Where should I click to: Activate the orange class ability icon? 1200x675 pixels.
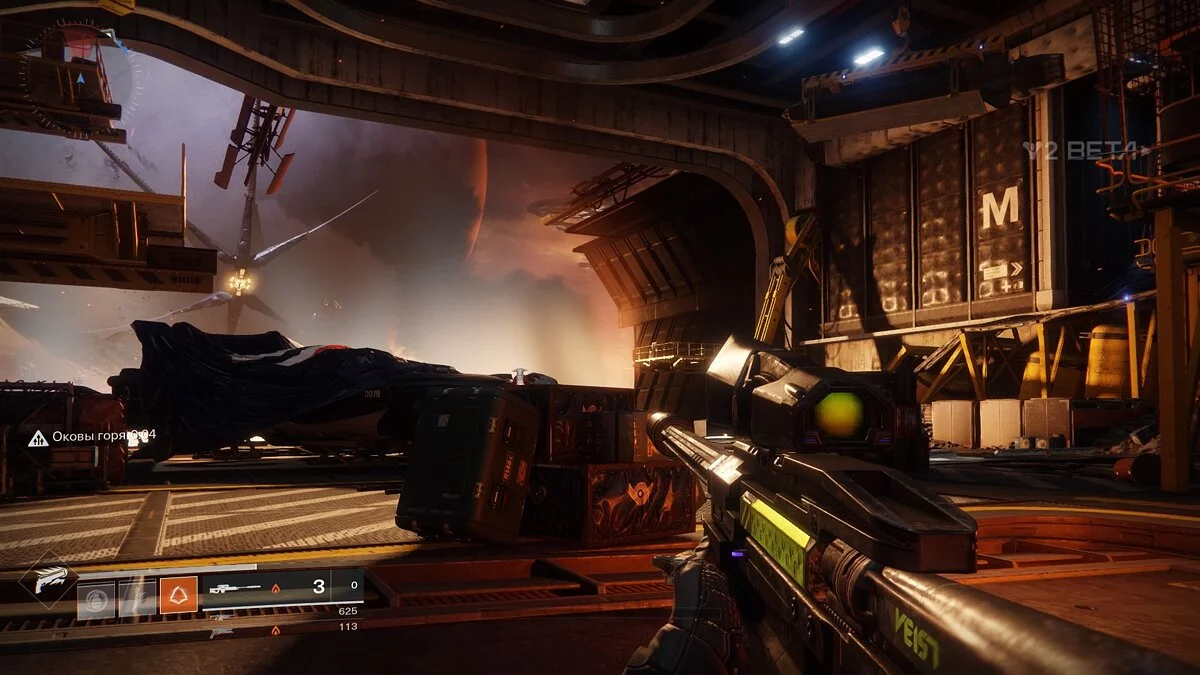178,595
